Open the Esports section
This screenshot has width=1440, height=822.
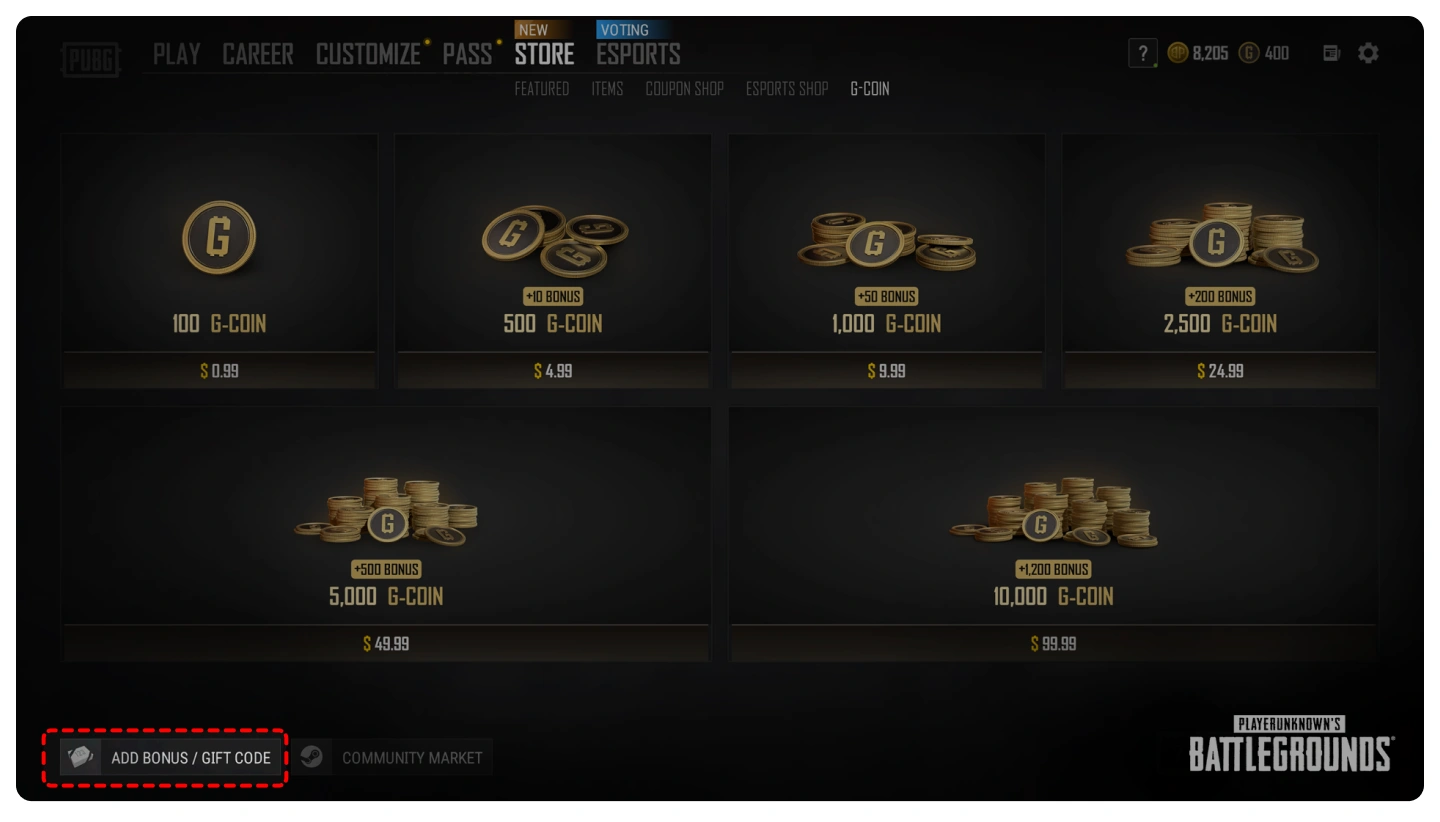pos(638,54)
